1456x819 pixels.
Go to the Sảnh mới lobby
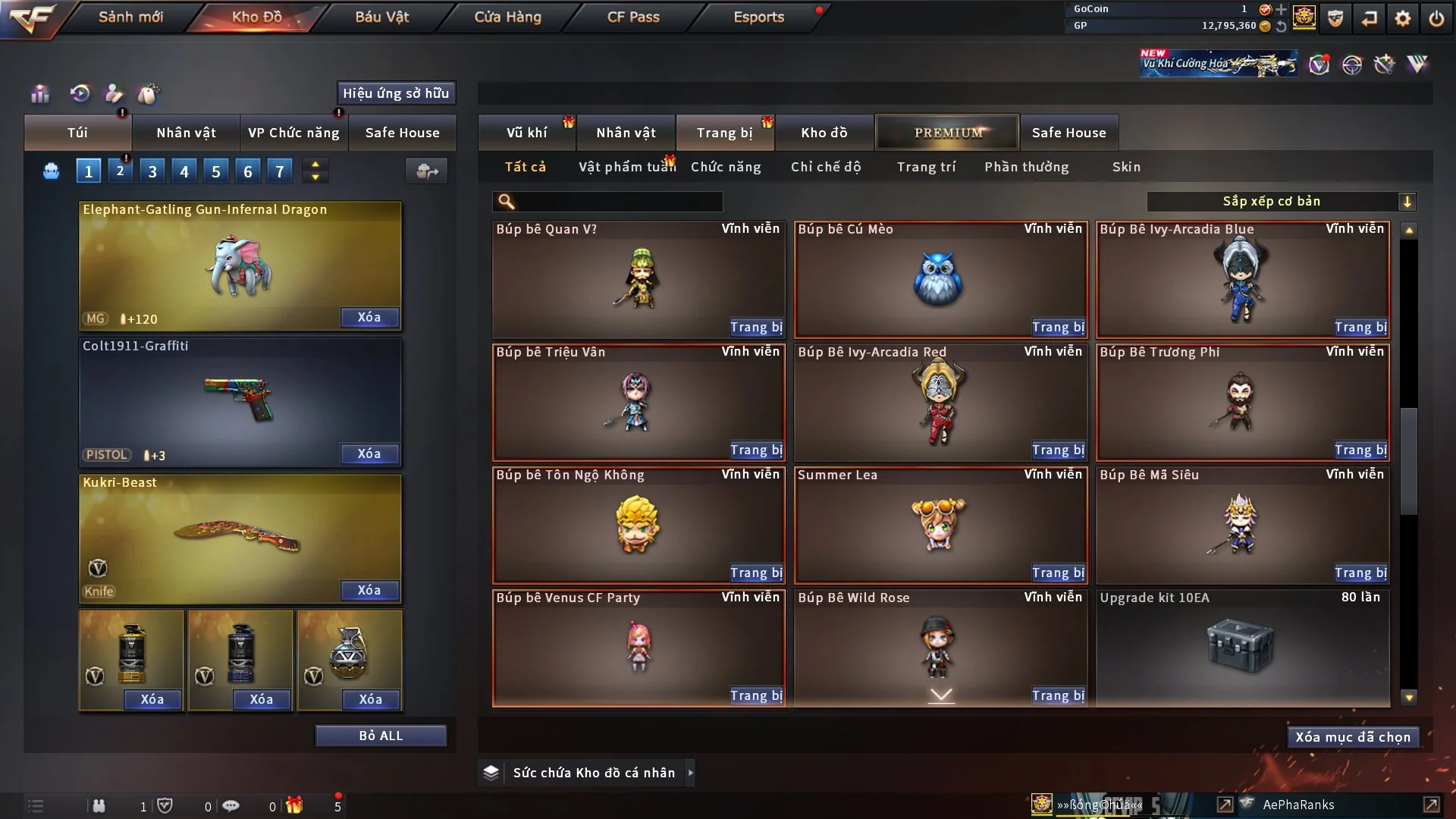click(130, 17)
